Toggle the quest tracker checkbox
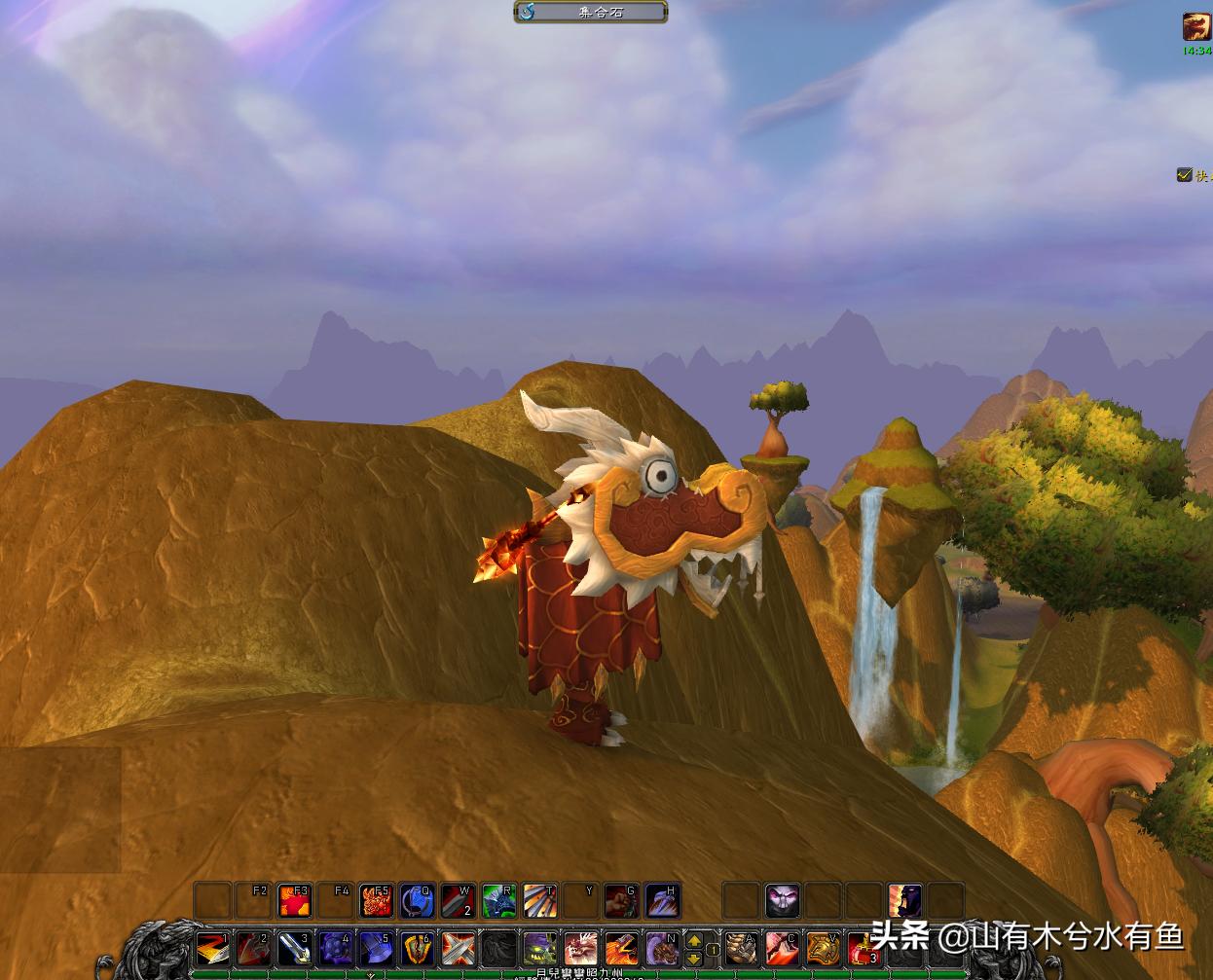 coord(1184,175)
